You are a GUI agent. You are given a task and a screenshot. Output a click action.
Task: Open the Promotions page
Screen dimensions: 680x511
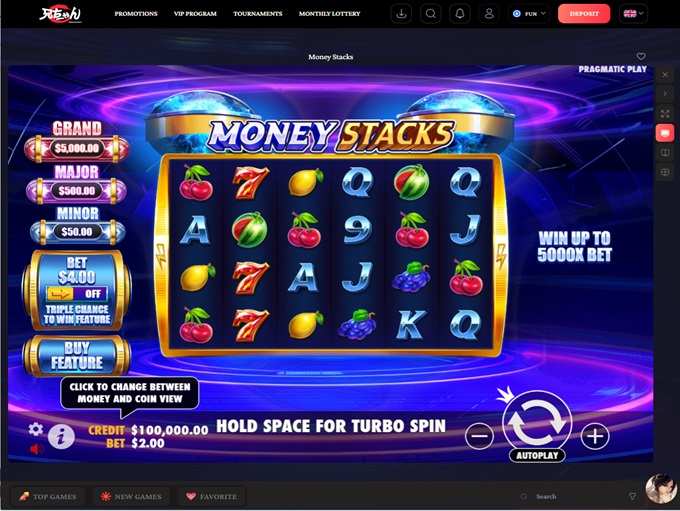[x=136, y=14]
